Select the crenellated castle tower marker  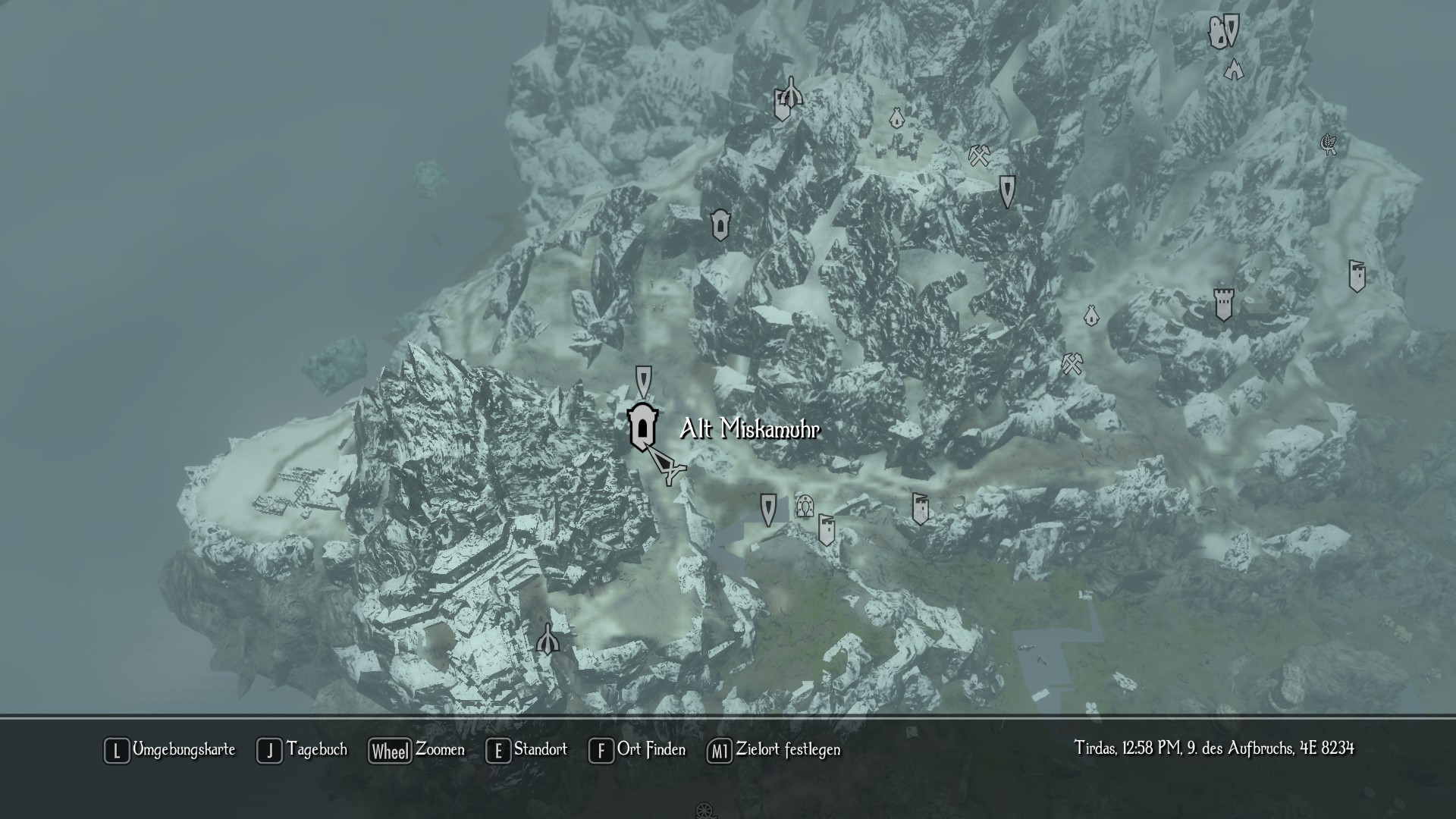coord(1222,303)
